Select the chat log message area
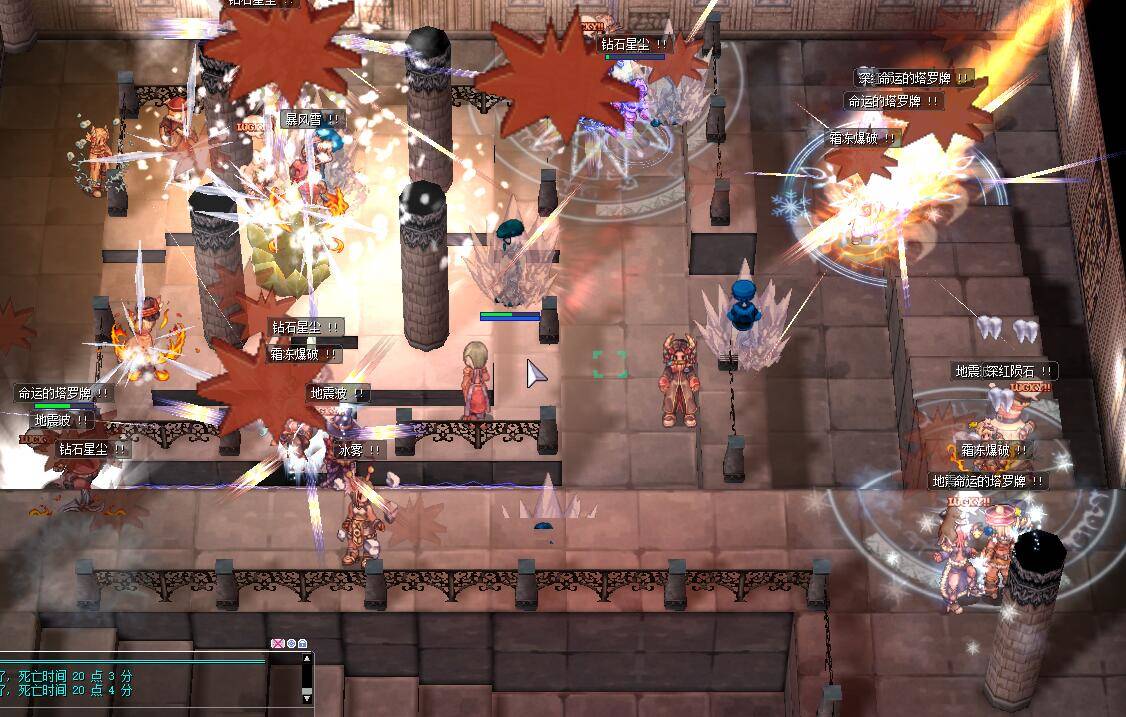The width and height of the screenshot is (1126, 717). pyautogui.click(x=140, y=683)
